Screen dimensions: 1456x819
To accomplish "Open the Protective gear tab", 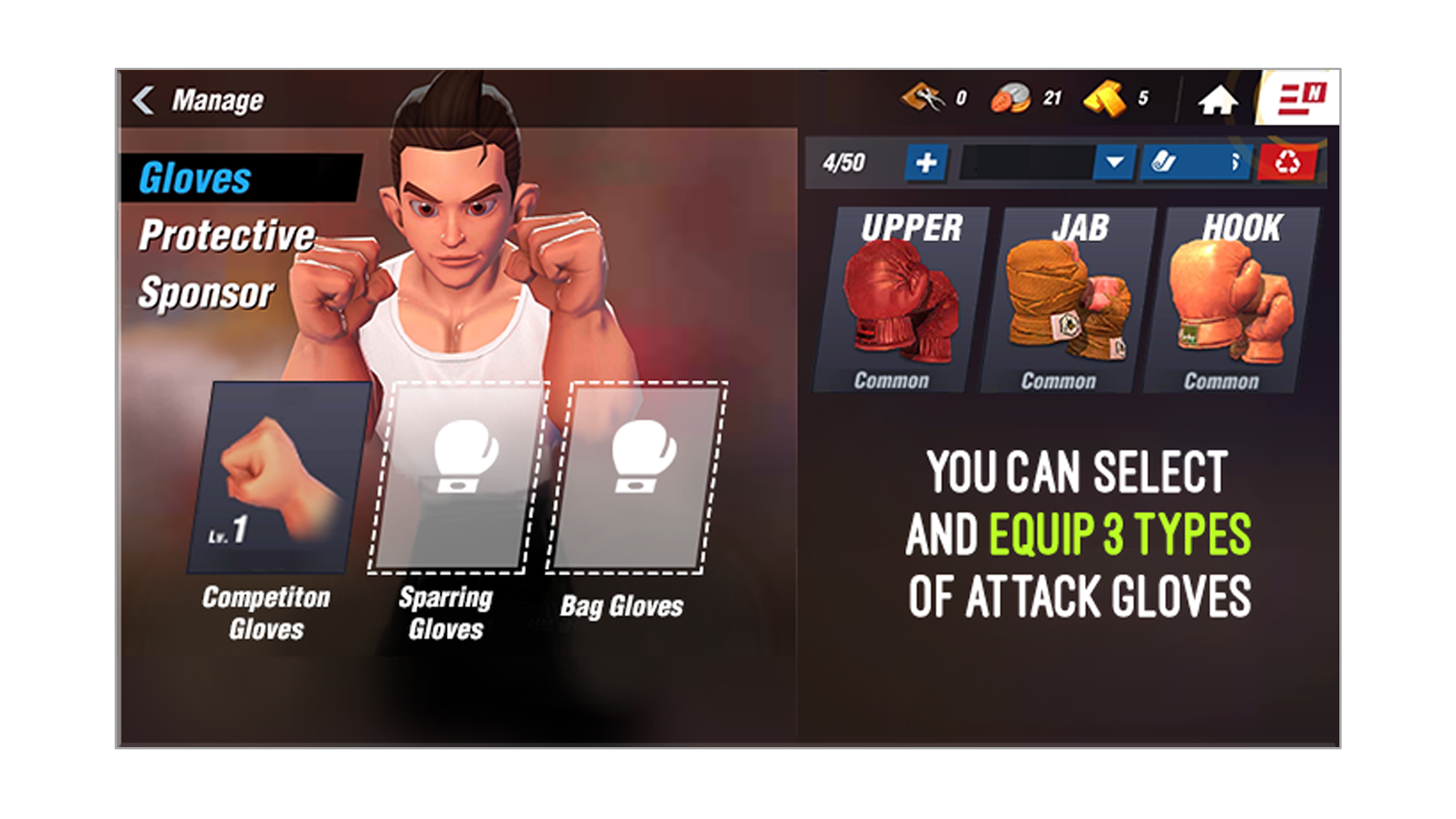I will coord(226,236).
